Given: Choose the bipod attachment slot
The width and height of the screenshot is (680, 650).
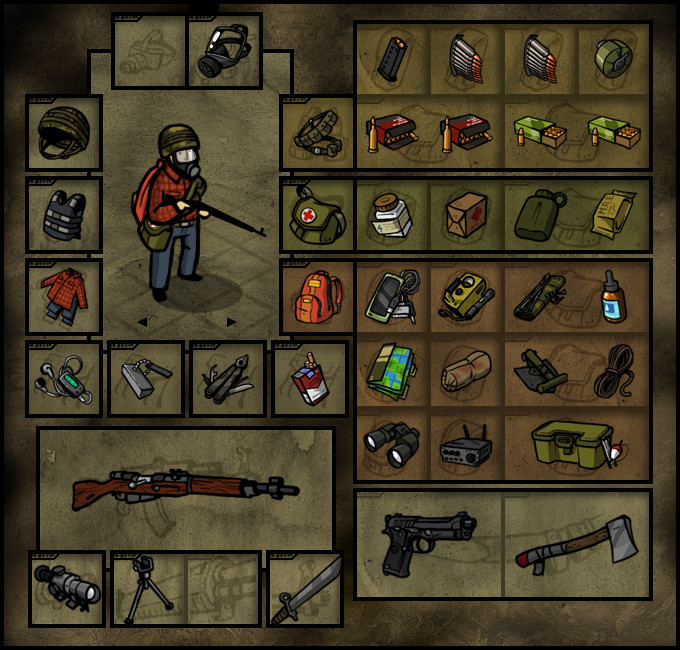Looking at the screenshot, I should tap(148, 589).
